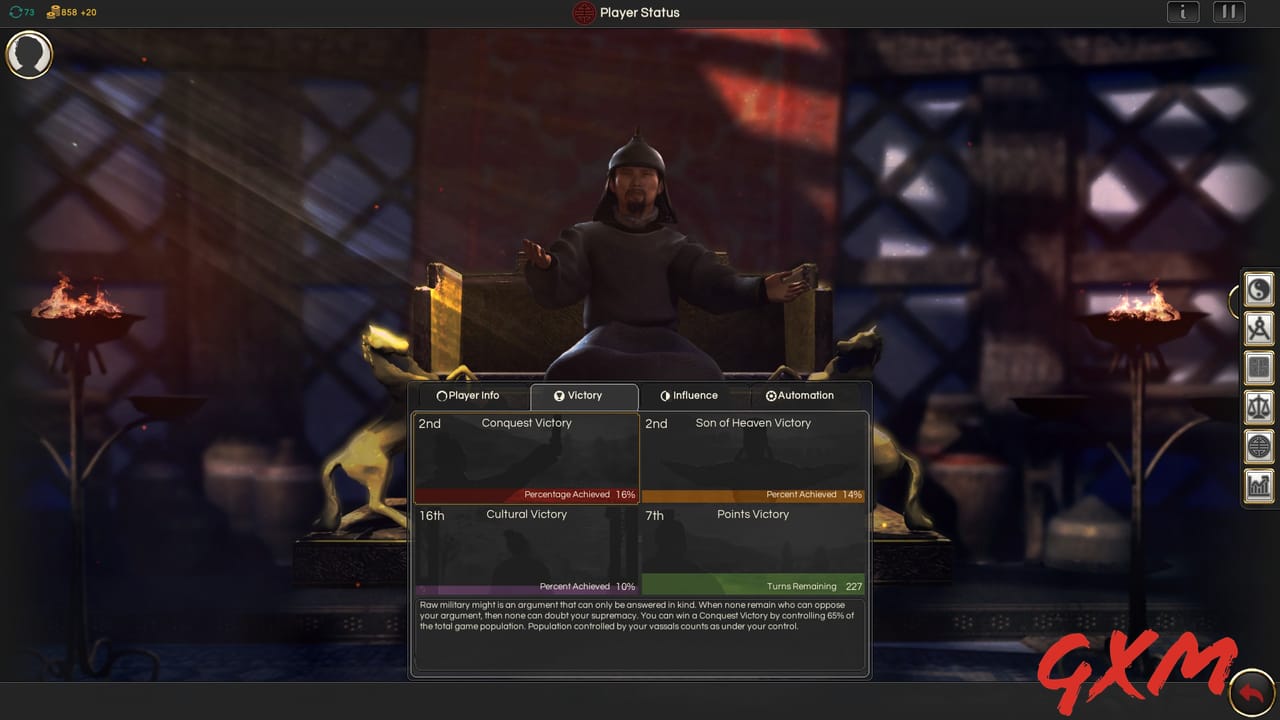This screenshot has height=720, width=1280.
Task: Switch to the Player Info tab
Action: tap(470, 395)
